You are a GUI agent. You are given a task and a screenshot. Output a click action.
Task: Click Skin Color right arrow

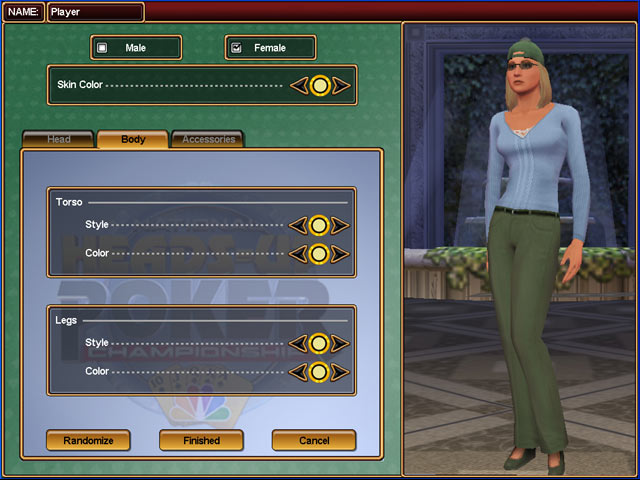341,86
